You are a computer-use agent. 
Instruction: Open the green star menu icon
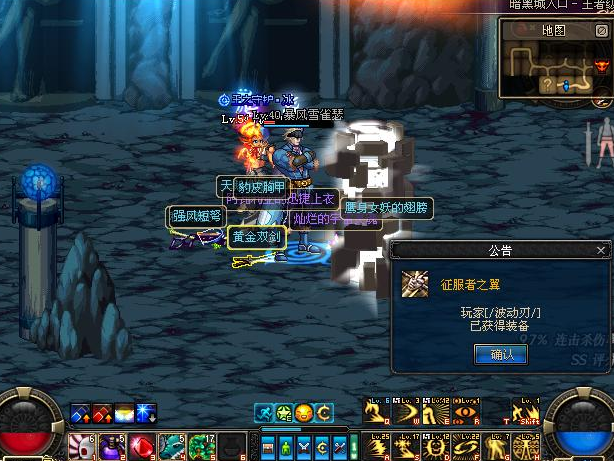(x=283, y=412)
